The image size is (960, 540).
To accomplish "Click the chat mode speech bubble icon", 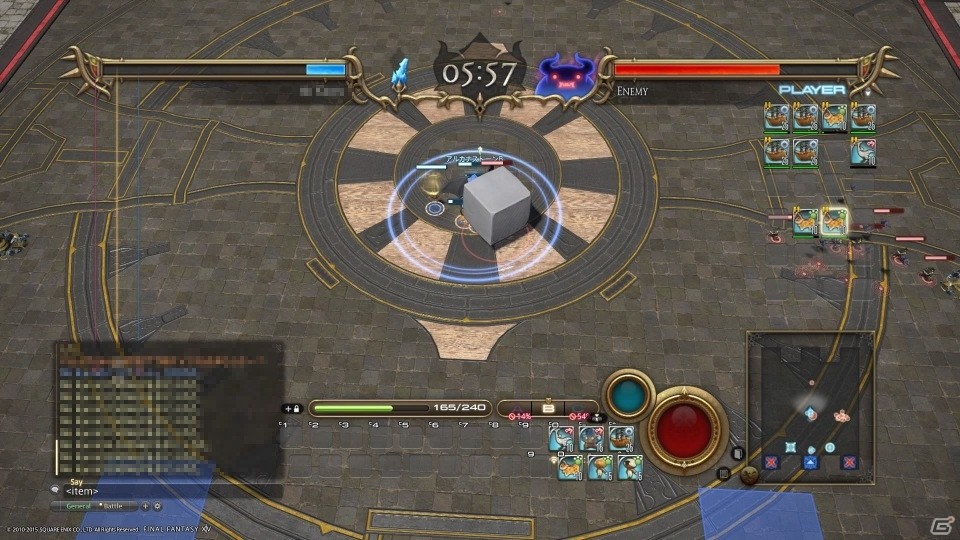I will pyautogui.click(x=55, y=490).
